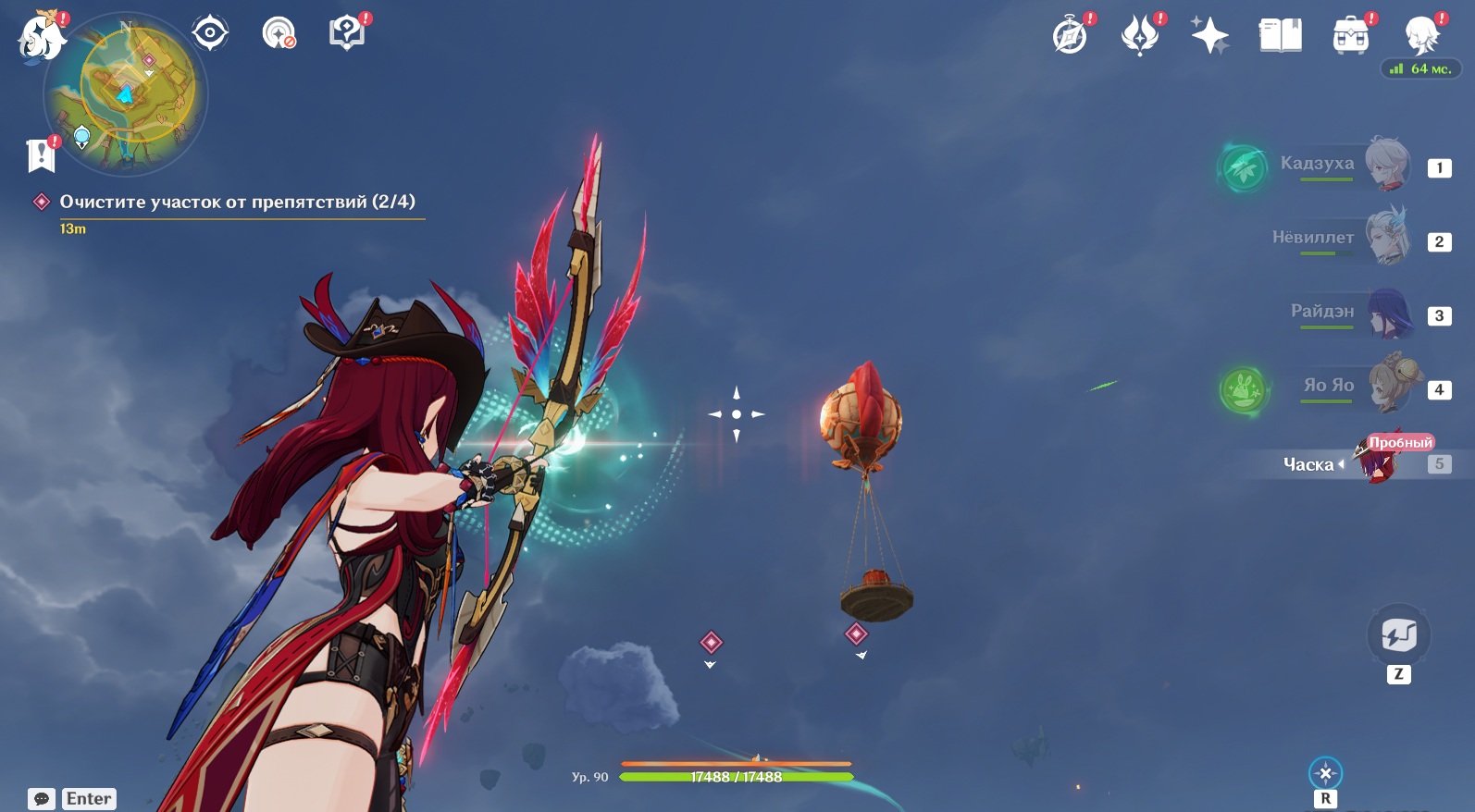Open the quest navigation target icon

coord(210,33)
